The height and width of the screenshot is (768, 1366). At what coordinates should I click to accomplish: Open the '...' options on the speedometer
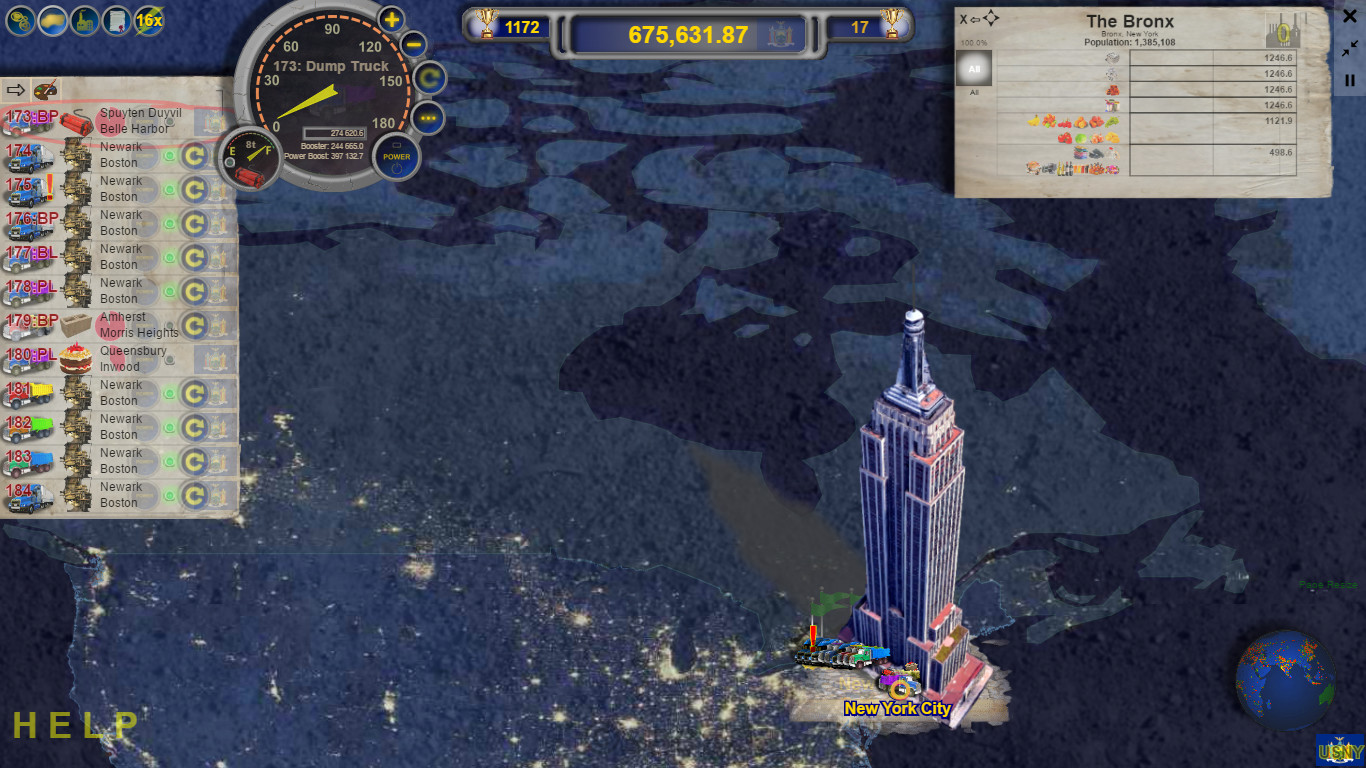(428, 119)
